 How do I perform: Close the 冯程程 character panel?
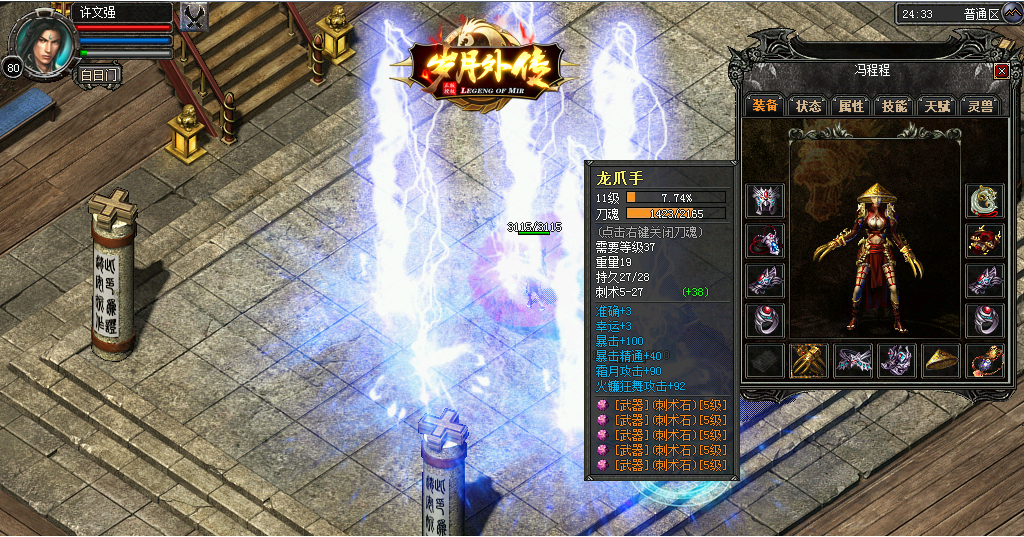(1001, 71)
